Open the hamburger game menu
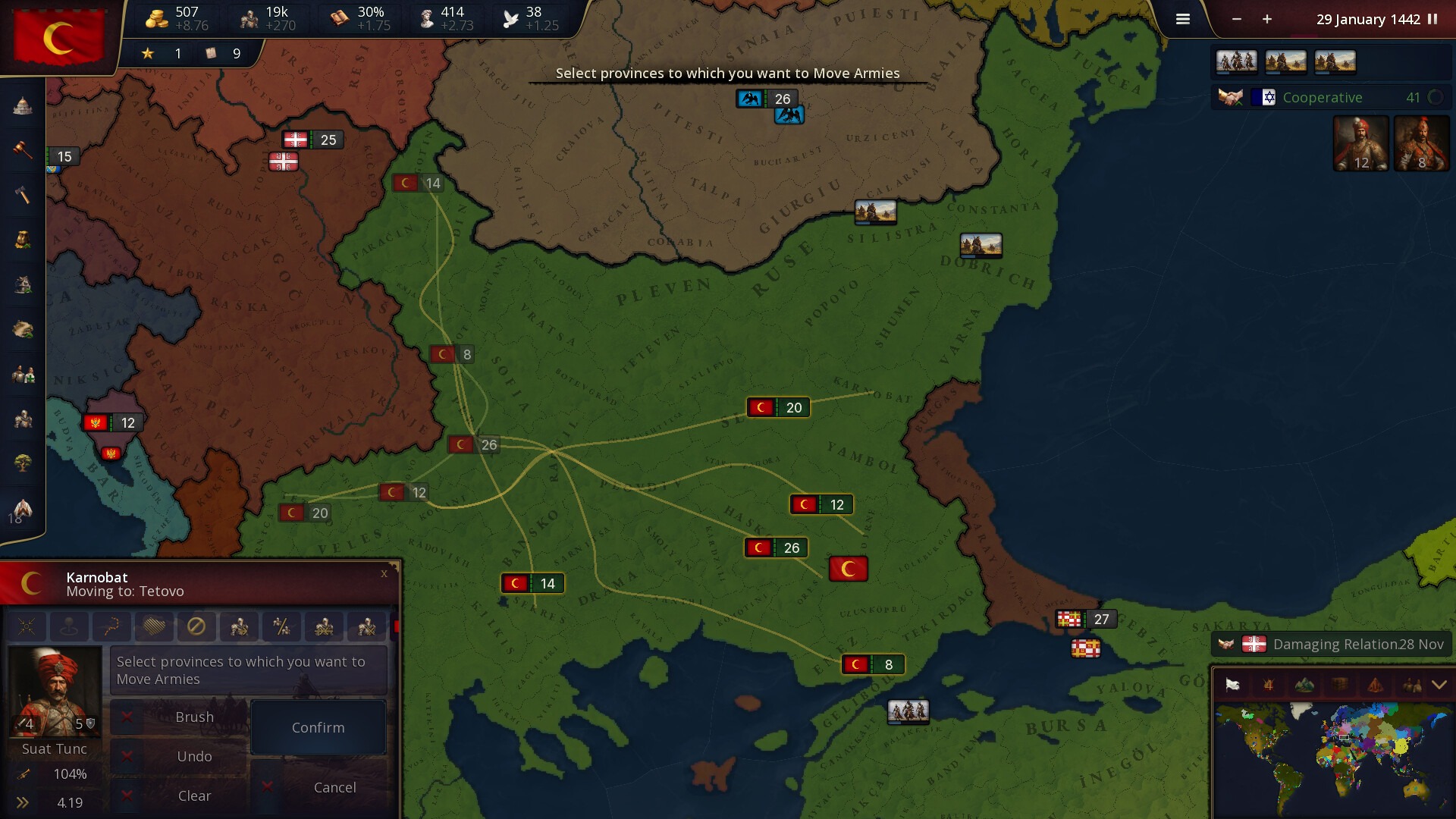Viewport: 1456px width, 819px height. tap(1182, 19)
